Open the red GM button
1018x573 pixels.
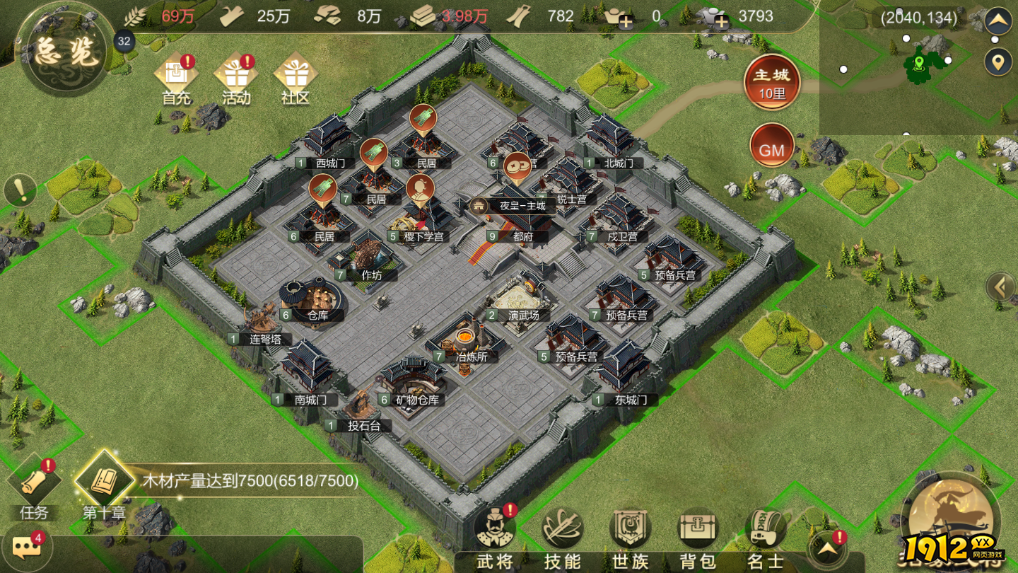click(771, 150)
